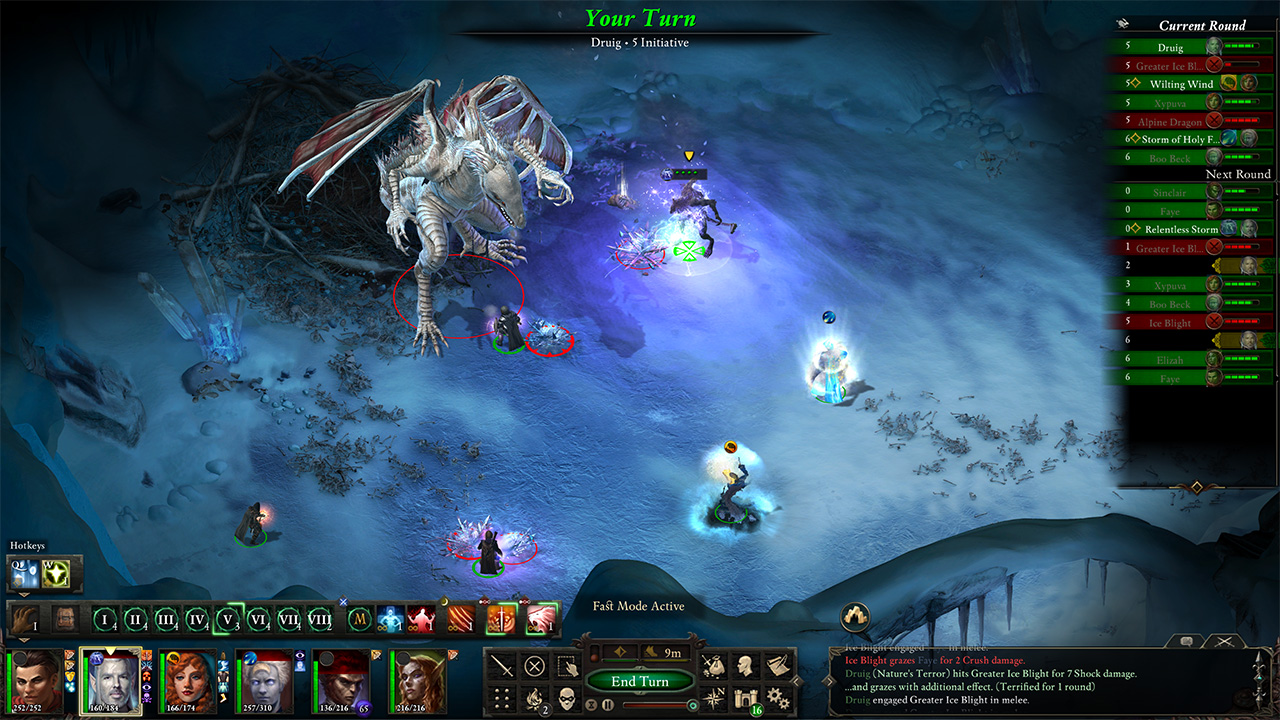The width and height of the screenshot is (1280, 720).
Task: Toggle slow mode with the X hourglass icon
Action: click(591, 705)
